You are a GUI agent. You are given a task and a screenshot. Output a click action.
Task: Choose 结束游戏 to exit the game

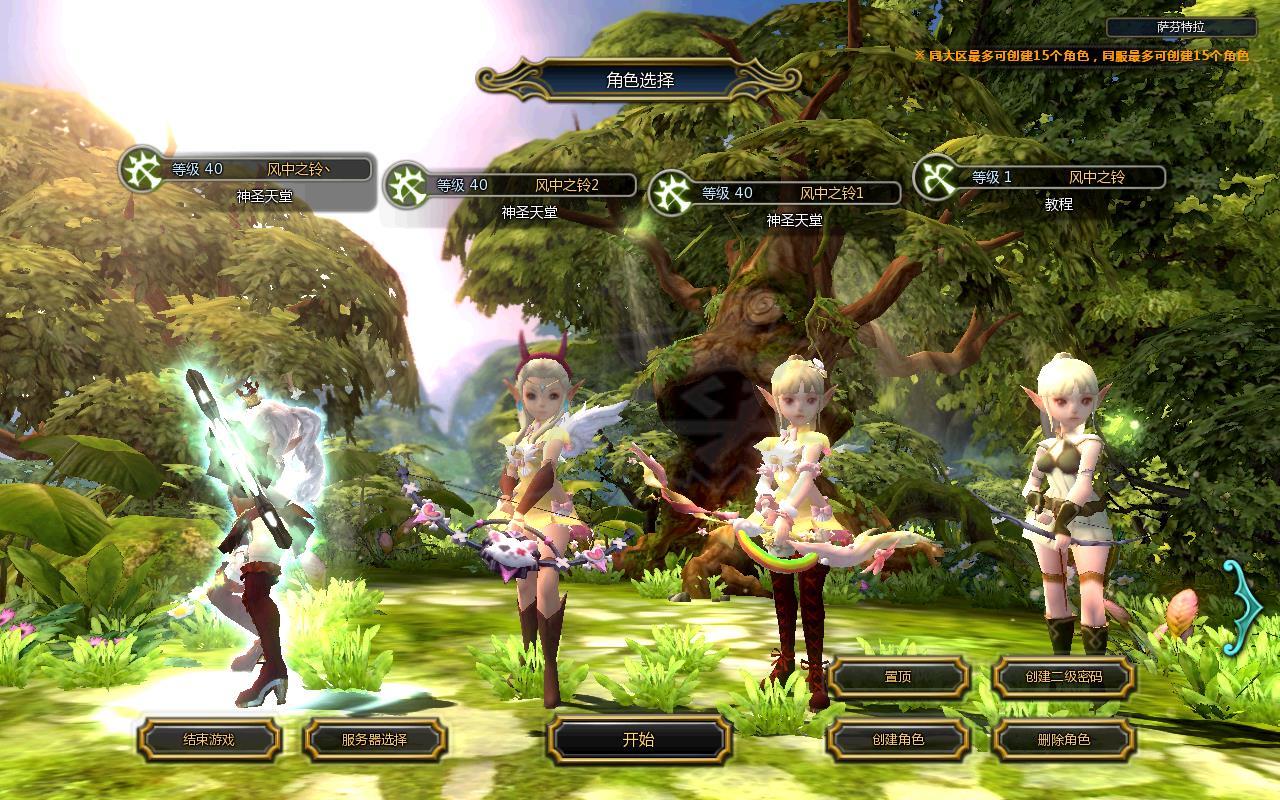click(209, 740)
